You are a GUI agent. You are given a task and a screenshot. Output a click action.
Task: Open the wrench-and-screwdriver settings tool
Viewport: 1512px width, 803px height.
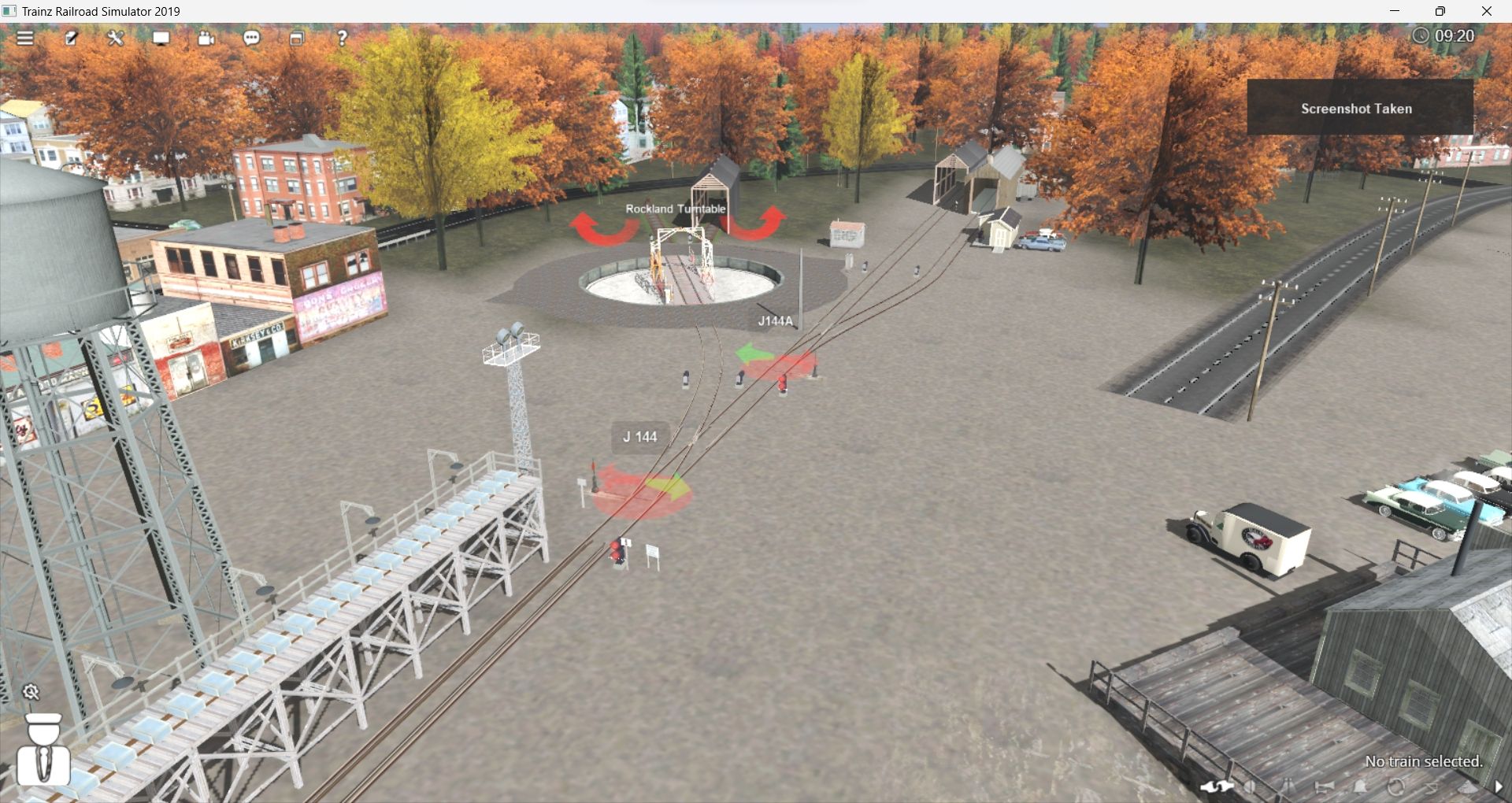click(115, 37)
